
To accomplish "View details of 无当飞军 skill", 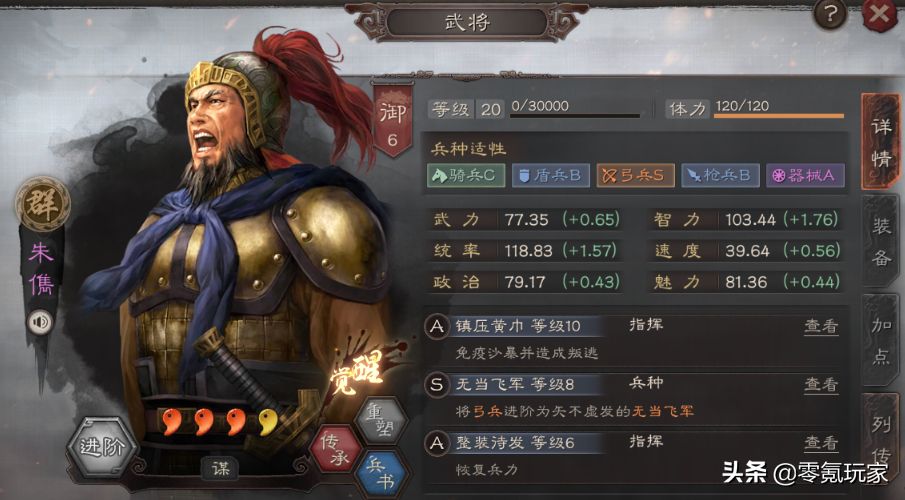I will 820,385.
